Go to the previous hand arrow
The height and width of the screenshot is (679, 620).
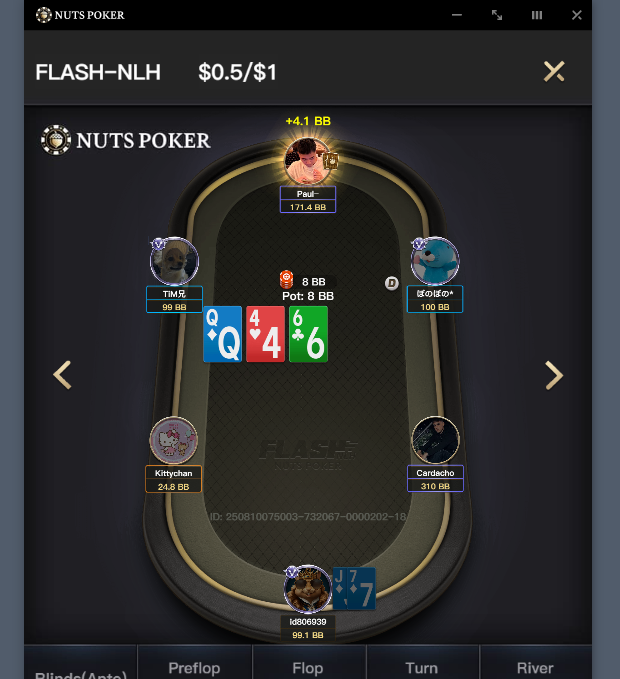click(62, 375)
